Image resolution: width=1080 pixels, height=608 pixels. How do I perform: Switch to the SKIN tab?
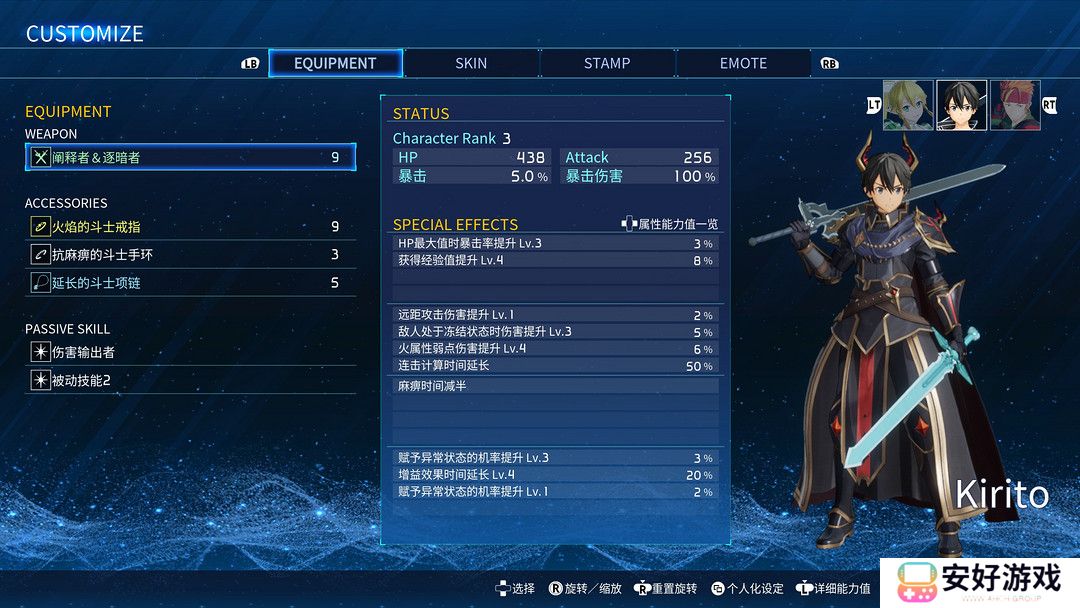tap(471, 63)
